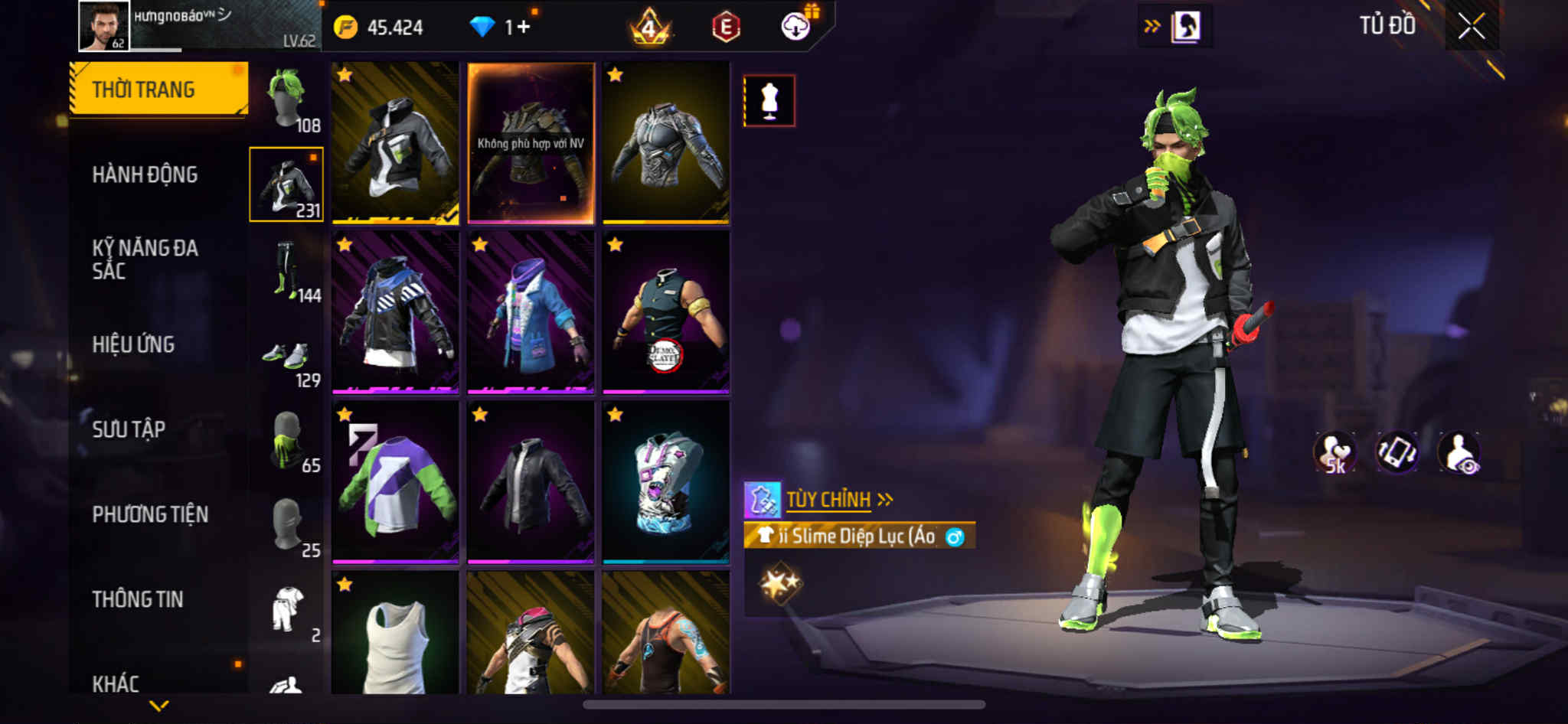Open the shoes category with 129 items
Screen dimensions: 1568x724
click(x=287, y=357)
